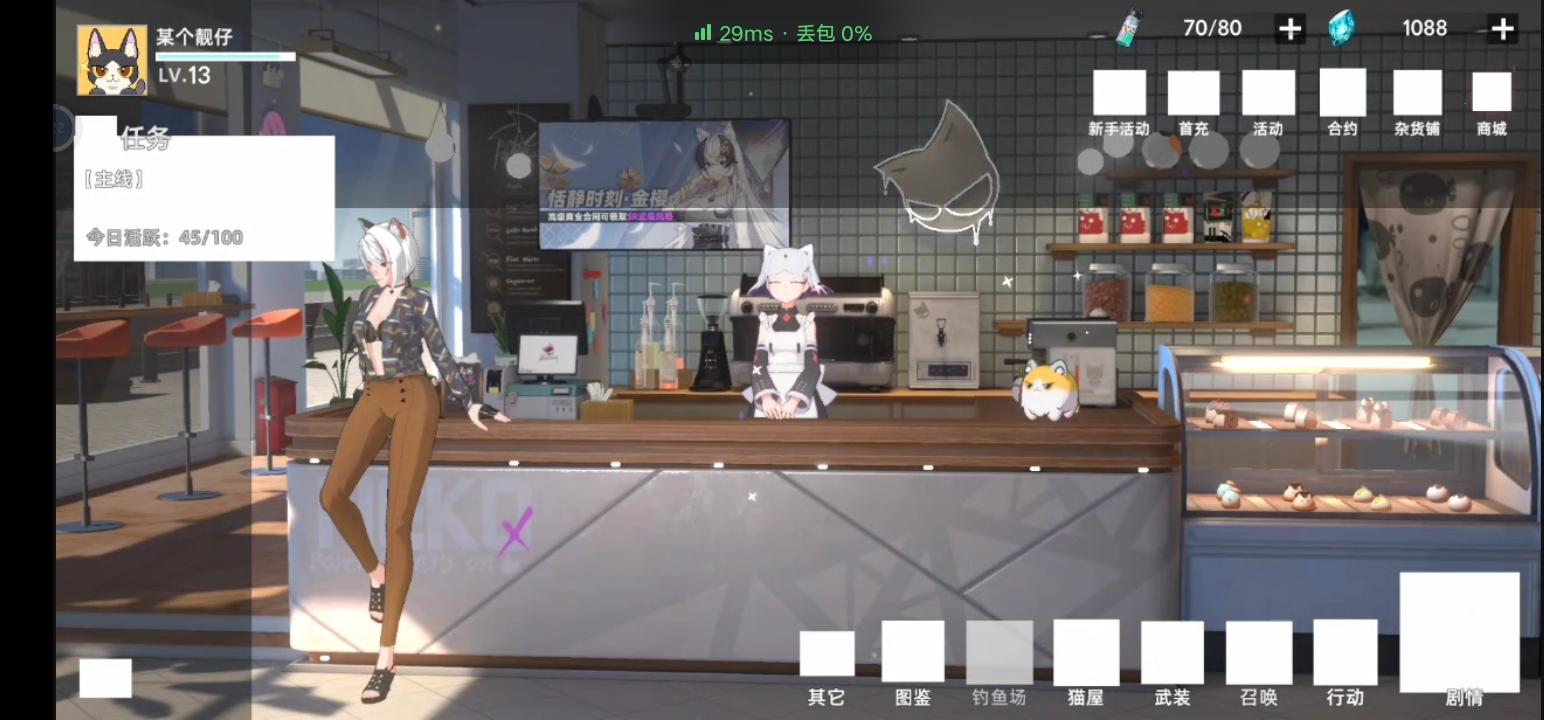Viewport: 1544px width, 720px height.
Task: Tap plus button to refill 70/80 energy
Action: click(x=1289, y=28)
